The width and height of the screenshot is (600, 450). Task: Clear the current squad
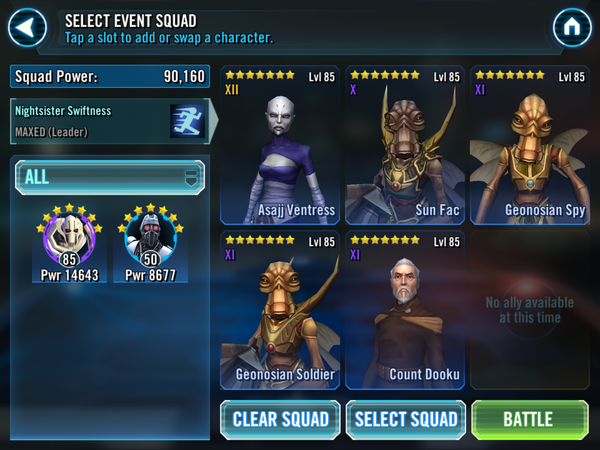tap(280, 419)
